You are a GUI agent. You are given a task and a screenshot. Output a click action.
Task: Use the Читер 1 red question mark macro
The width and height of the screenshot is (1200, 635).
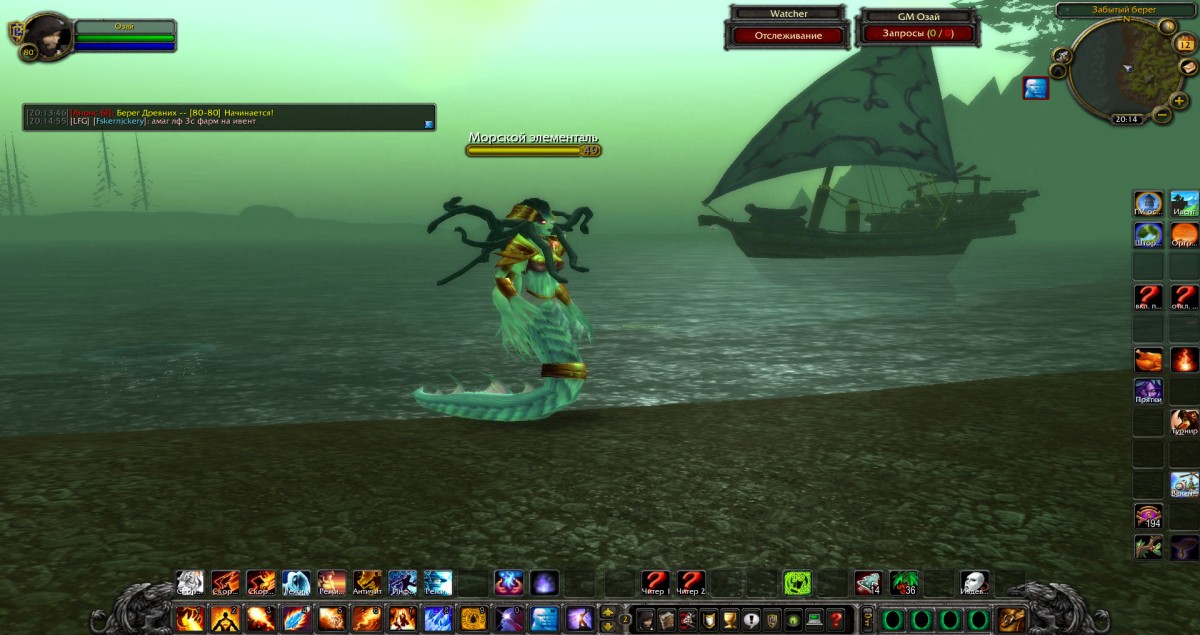click(x=655, y=582)
